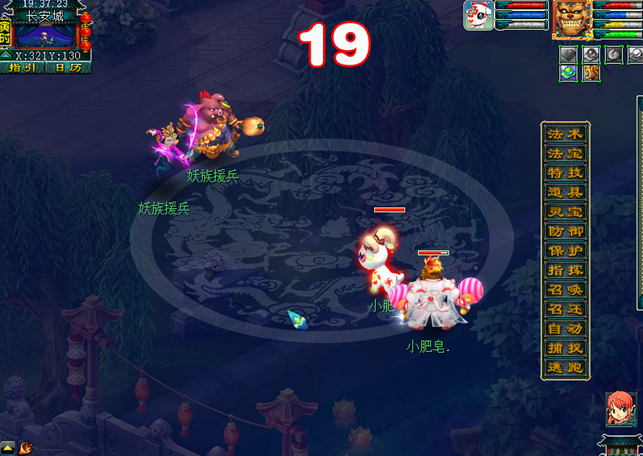Screen dimensions: 643x456
Task: Choose the 捕捉 capture command
Action: (565, 349)
